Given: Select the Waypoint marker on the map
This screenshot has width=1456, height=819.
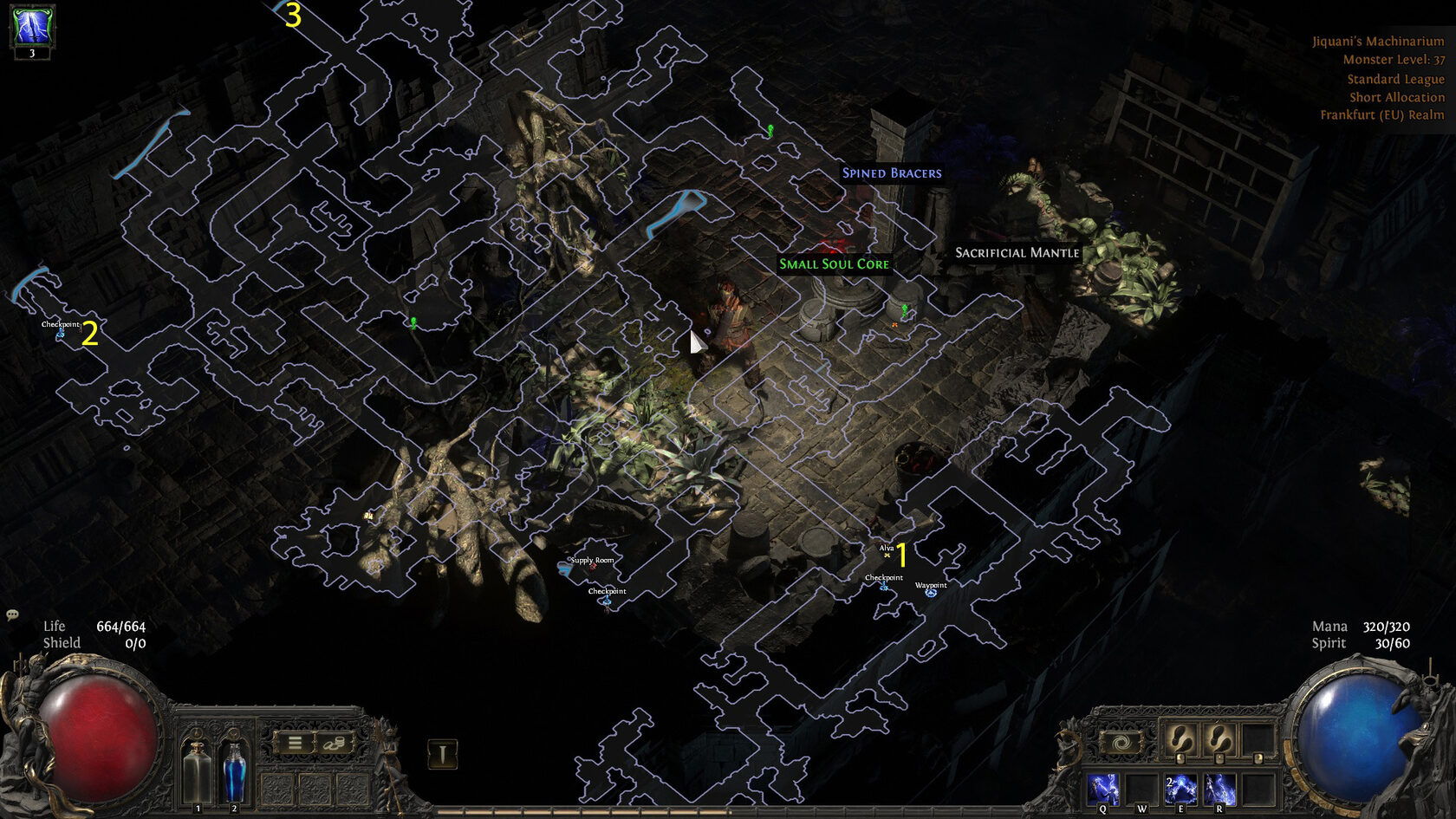Looking at the screenshot, I should tap(931, 593).
